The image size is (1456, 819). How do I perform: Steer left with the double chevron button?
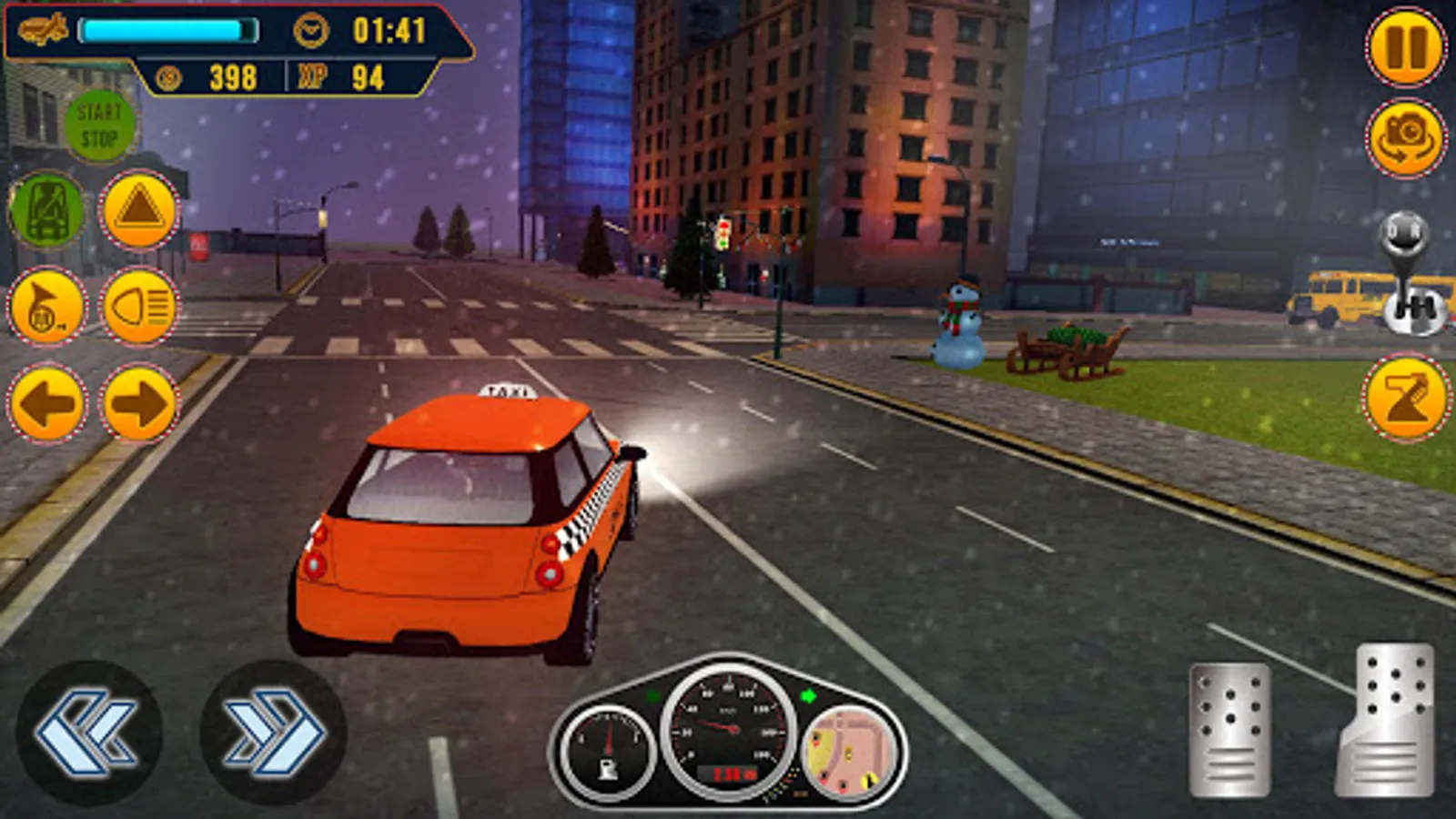pyautogui.click(x=89, y=733)
